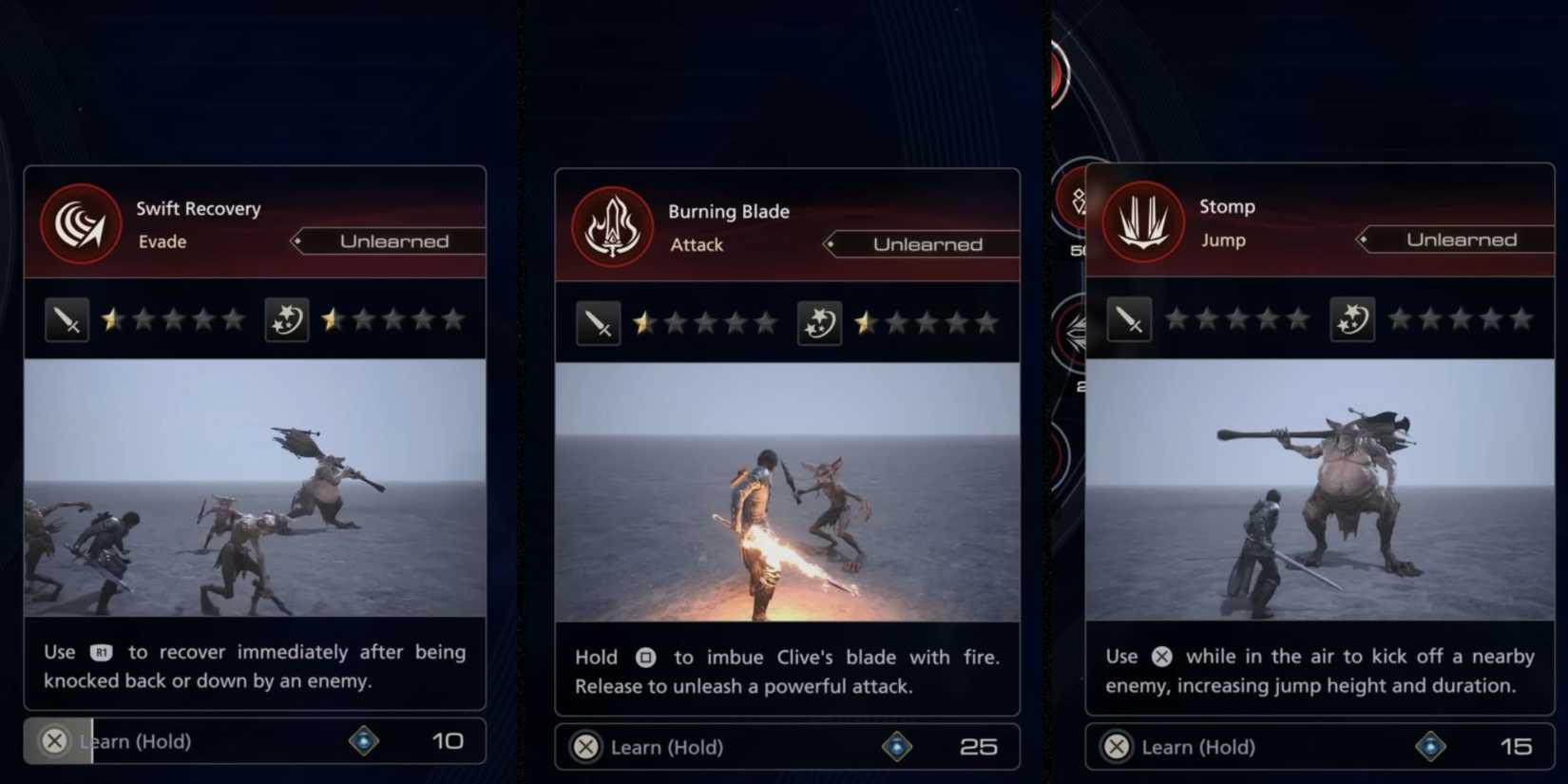1568x784 pixels.
Task: Click the magic star icon on Burning Blade card
Action: 818,323
